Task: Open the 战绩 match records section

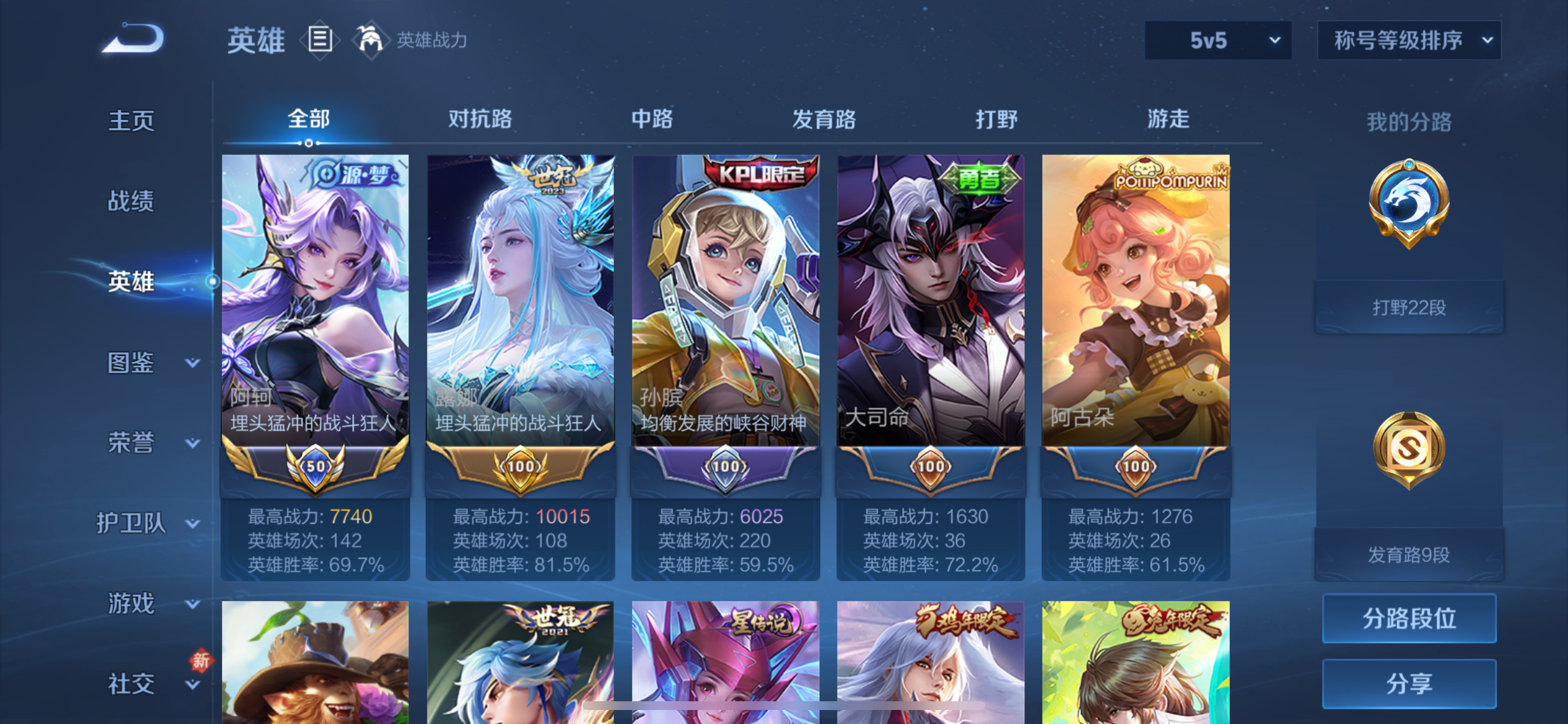Action: click(x=131, y=201)
